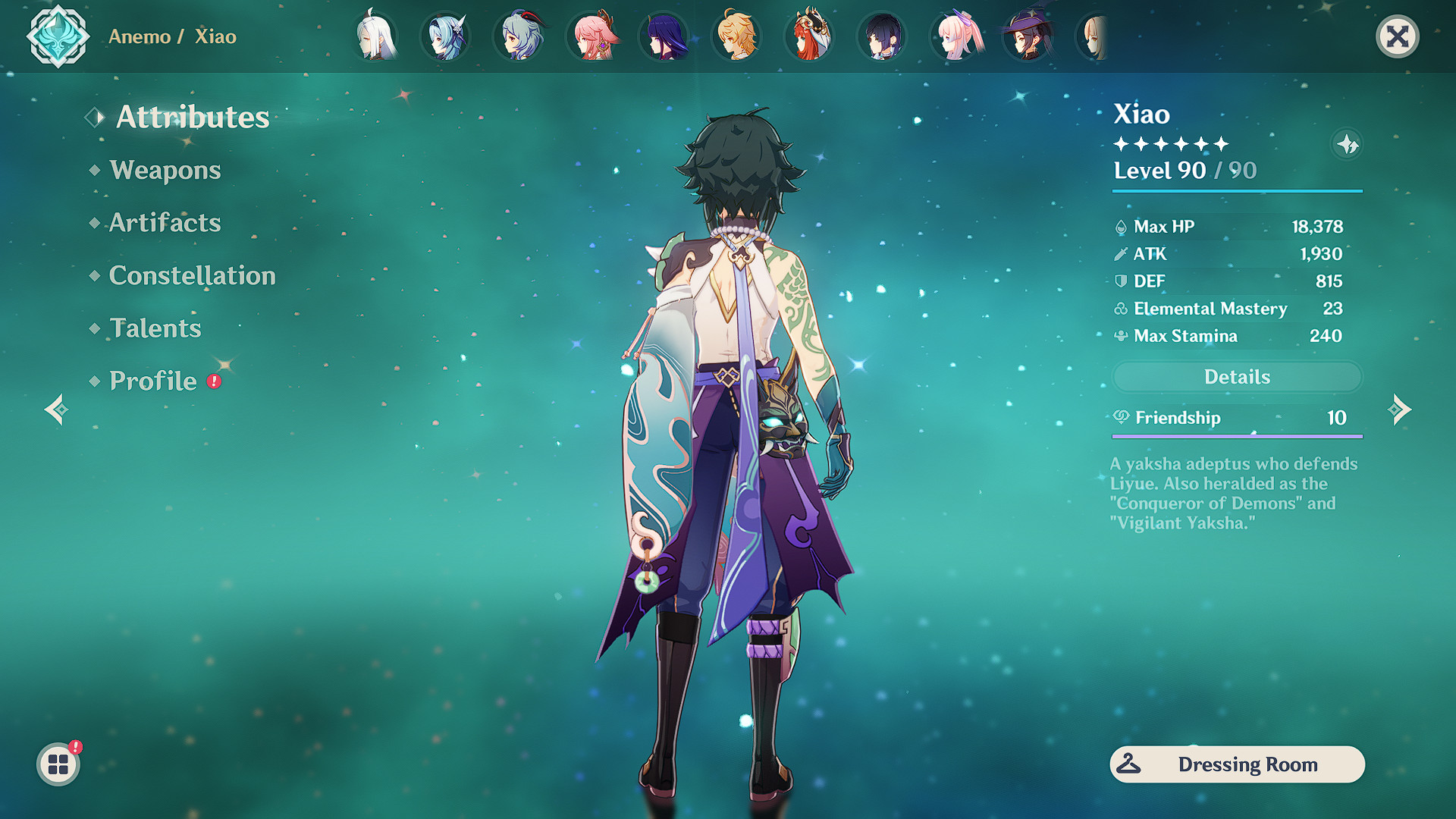Open the party setup grid icon bottom left

[57, 764]
